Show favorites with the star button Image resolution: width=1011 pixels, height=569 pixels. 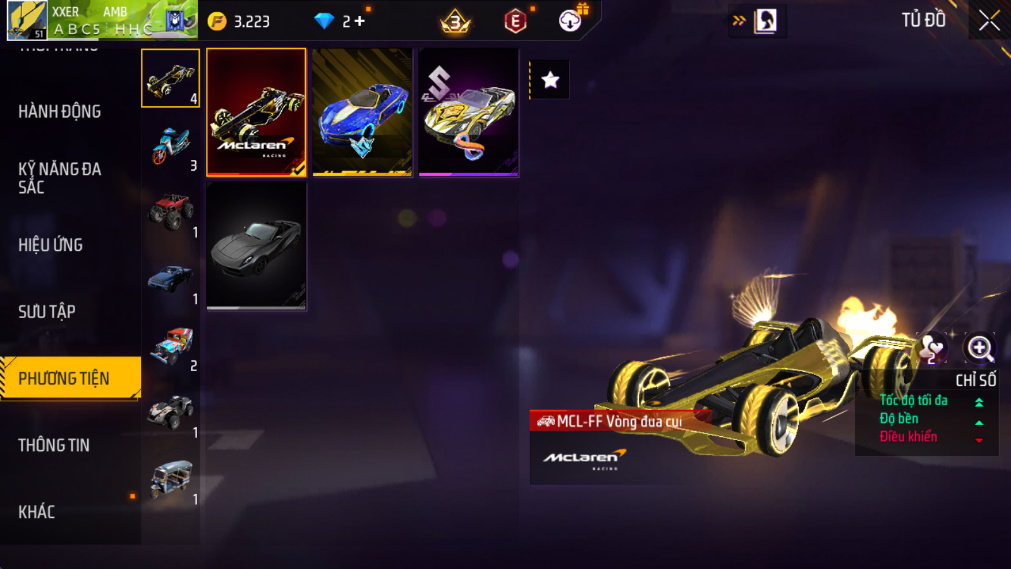coord(550,80)
